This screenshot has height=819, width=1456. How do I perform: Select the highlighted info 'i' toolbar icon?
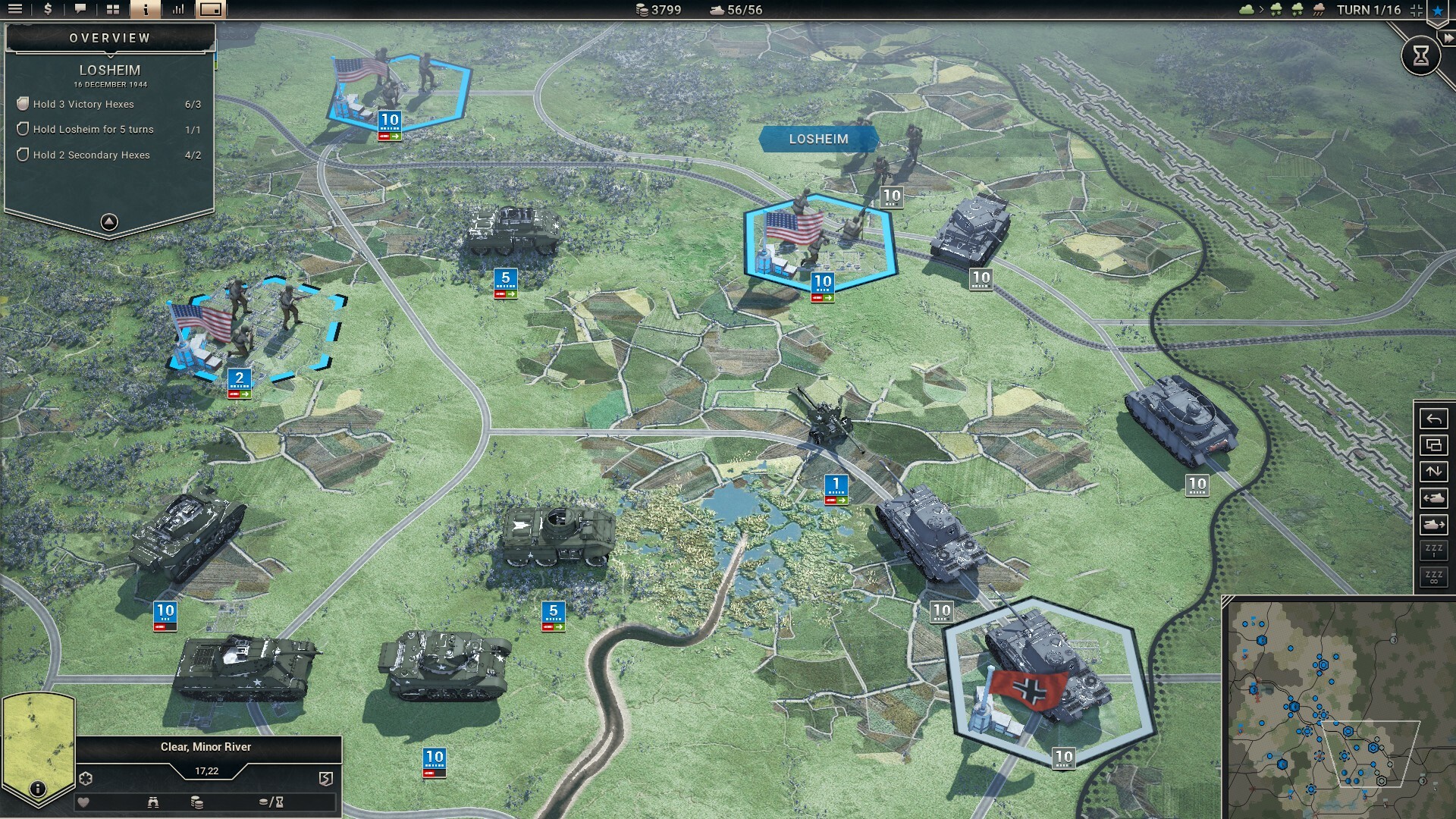tap(146, 10)
